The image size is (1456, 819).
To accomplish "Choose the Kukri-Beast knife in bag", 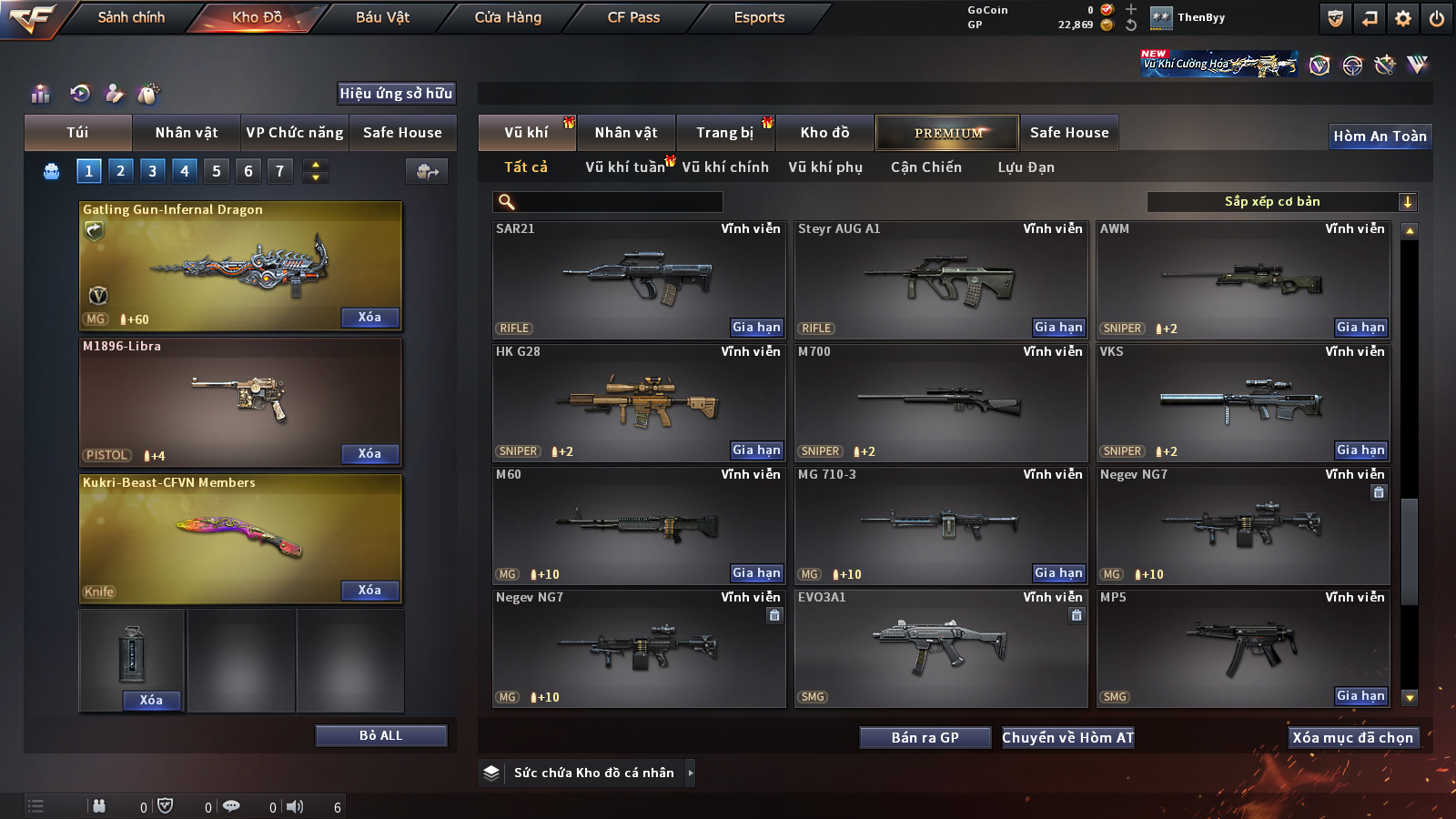I will pyautogui.click(x=240, y=537).
